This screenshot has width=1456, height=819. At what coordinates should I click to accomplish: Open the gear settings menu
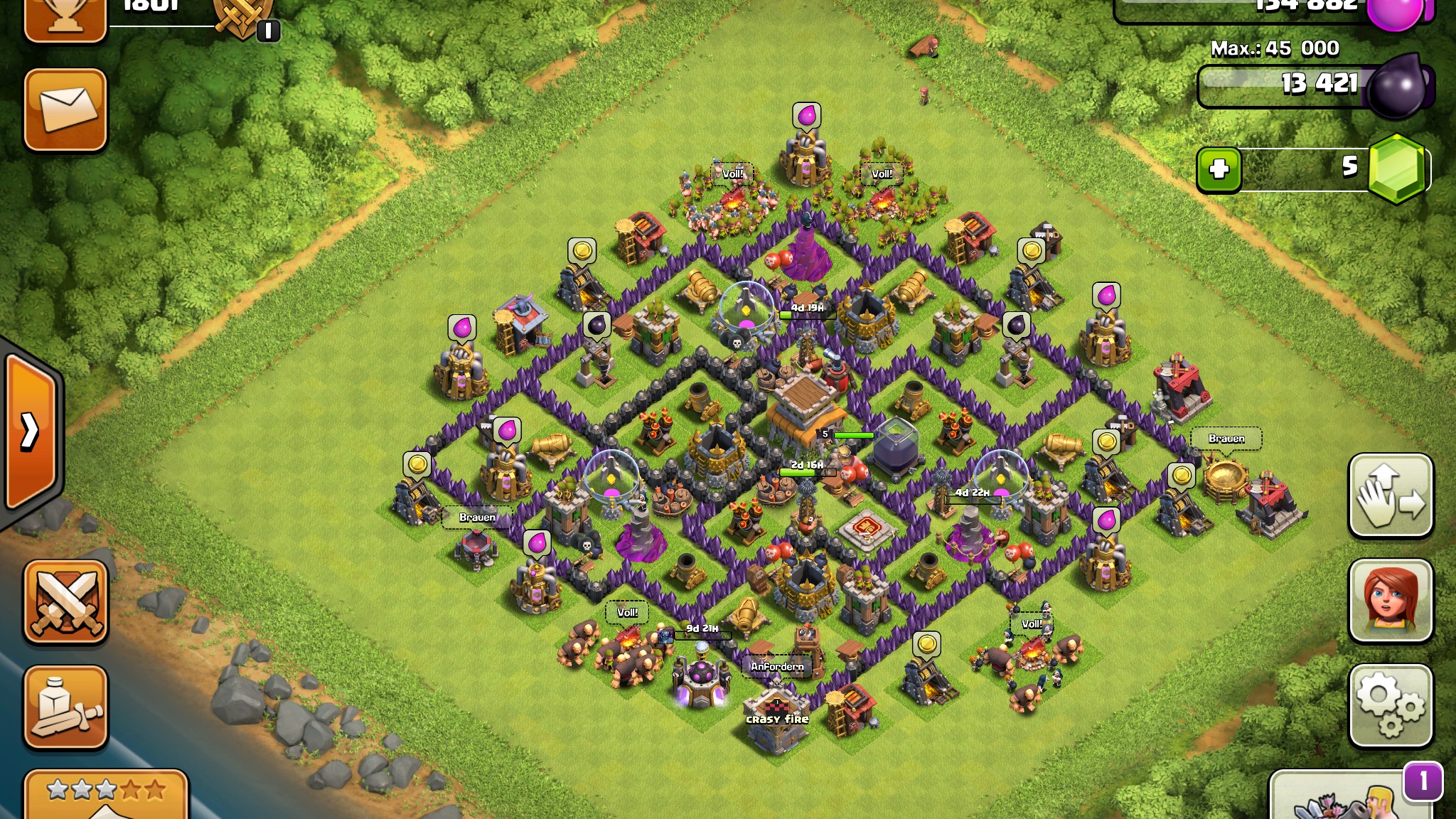[1390, 705]
